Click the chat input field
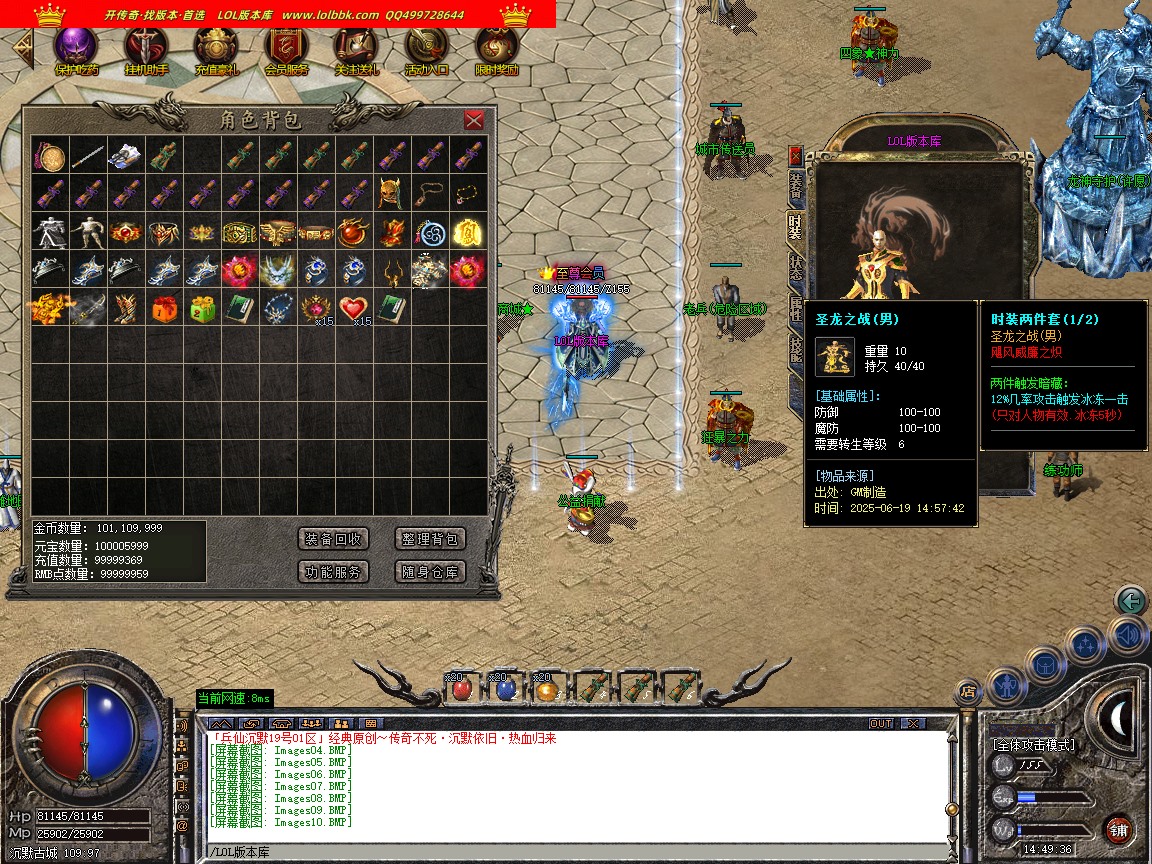1152x864 pixels. 580,852
